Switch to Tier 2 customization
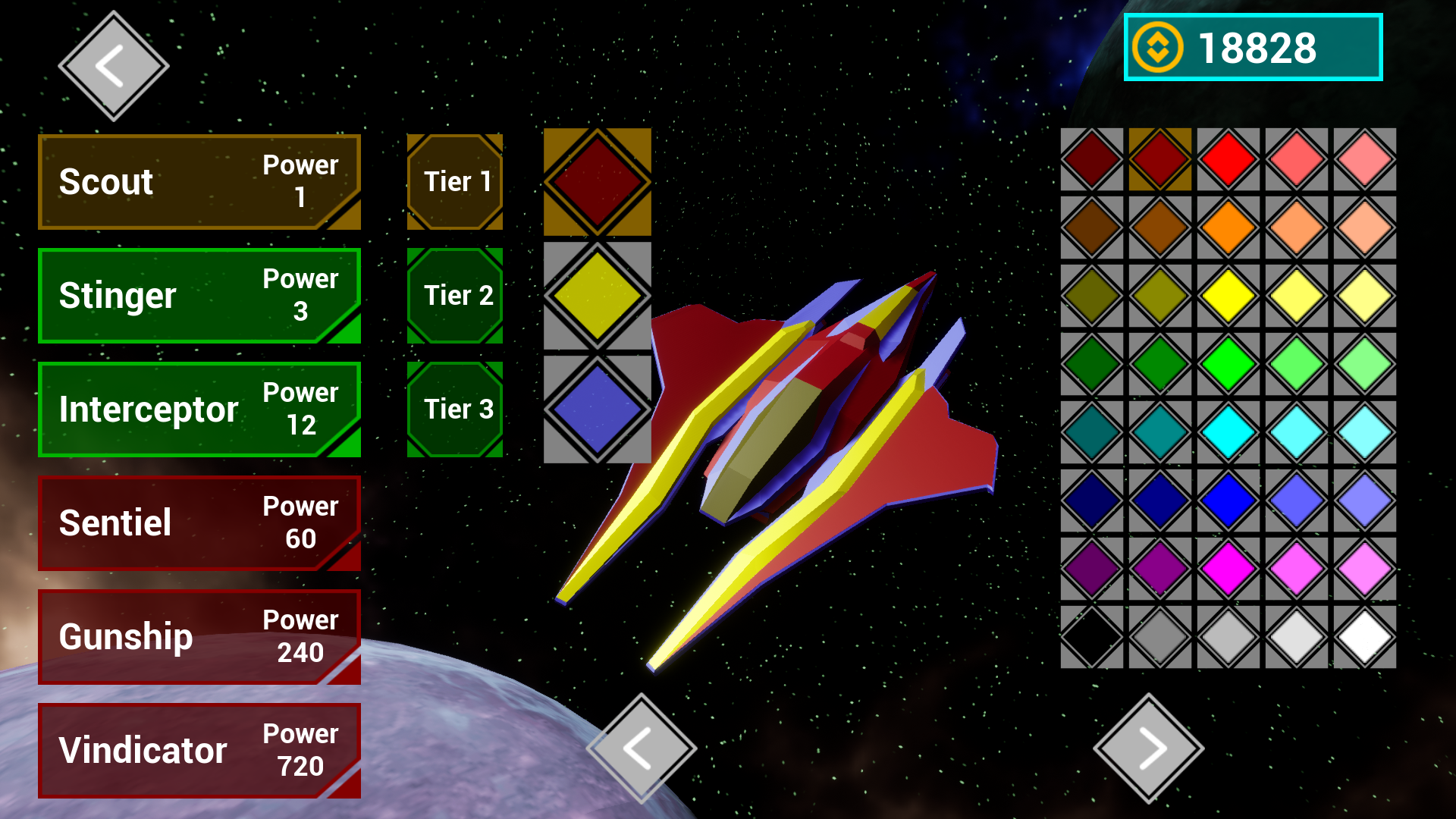1456x819 pixels. 455,296
